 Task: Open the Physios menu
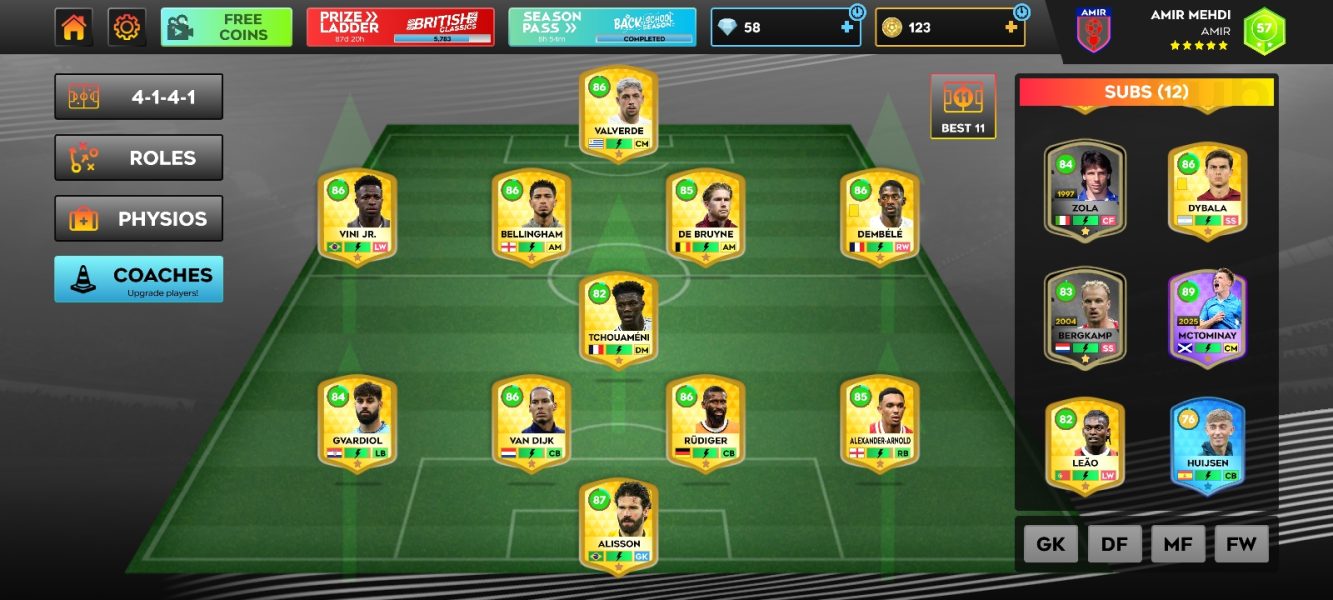click(139, 219)
